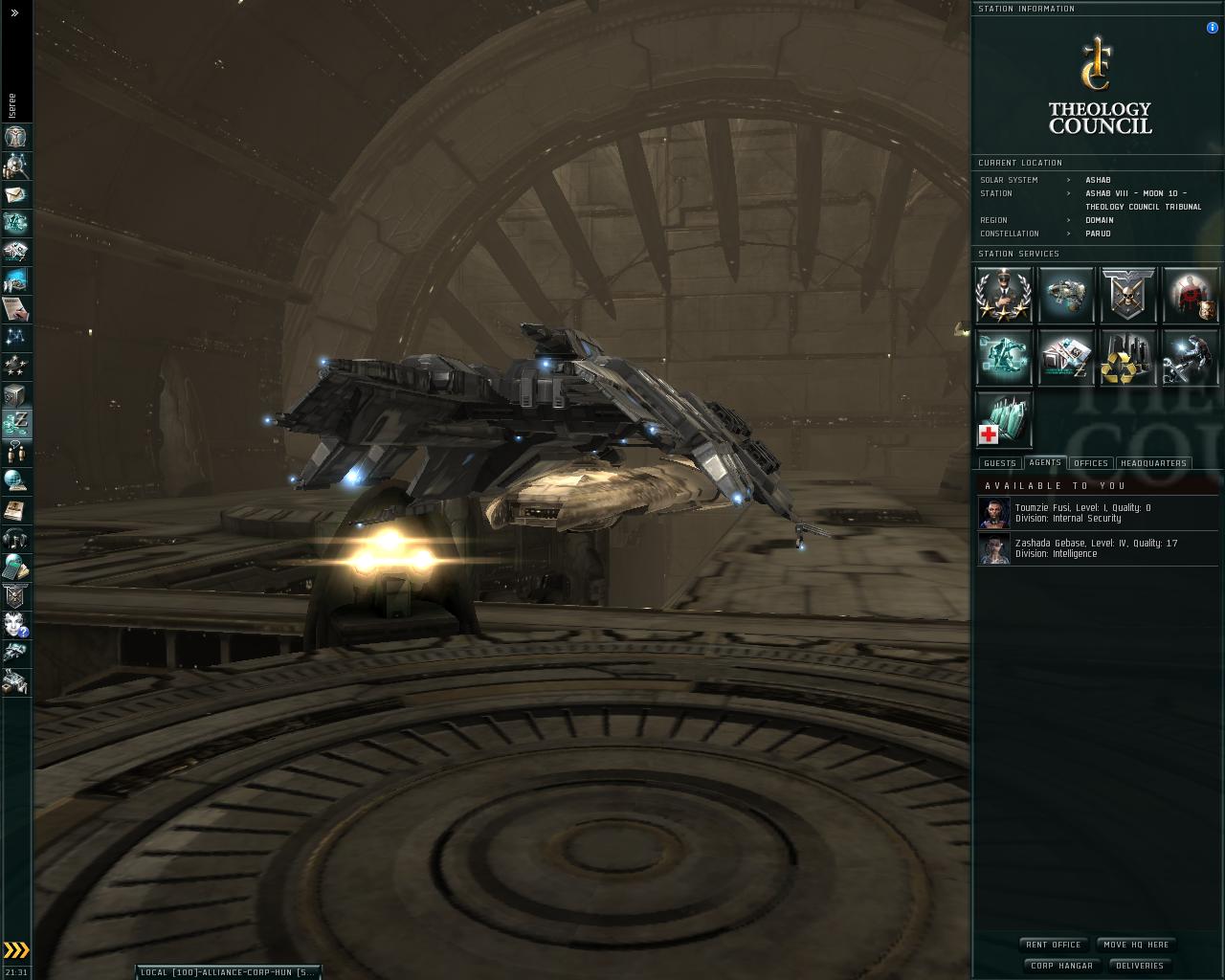The height and width of the screenshot is (980, 1225).
Task: Open the recycling reprocessing plant service
Action: pos(1128,357)
